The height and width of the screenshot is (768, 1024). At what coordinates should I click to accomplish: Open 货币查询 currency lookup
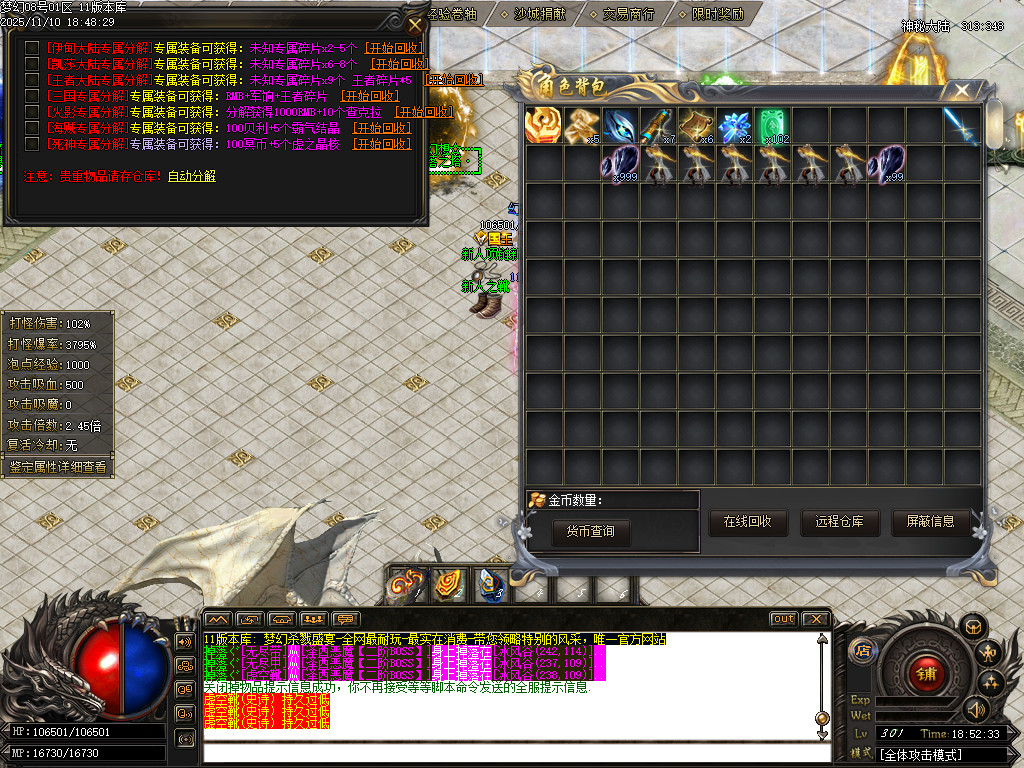tap(591, 531)
